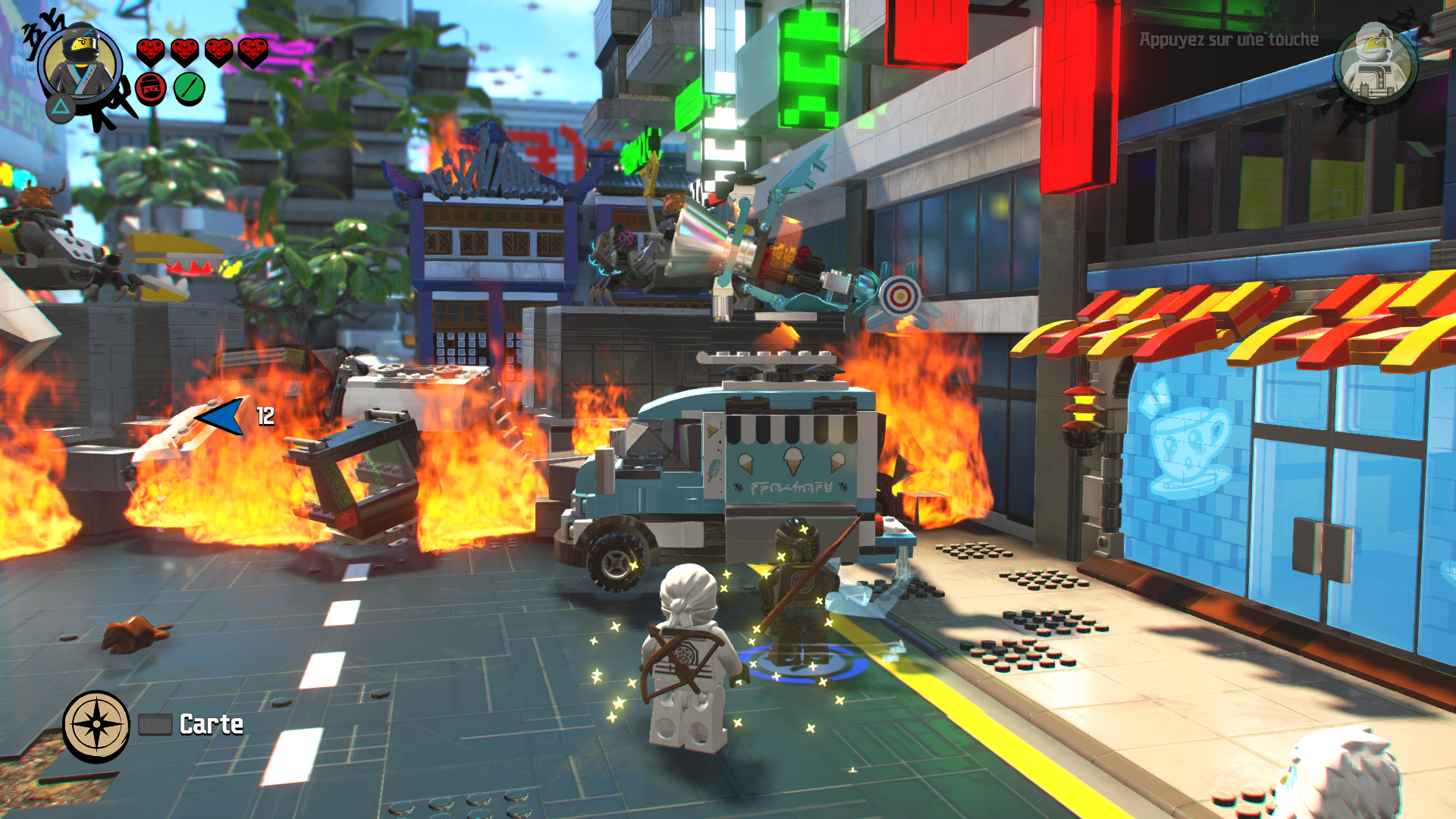Select the blue arrow objective marker
1456x819 pixels.
coord(221,416)
